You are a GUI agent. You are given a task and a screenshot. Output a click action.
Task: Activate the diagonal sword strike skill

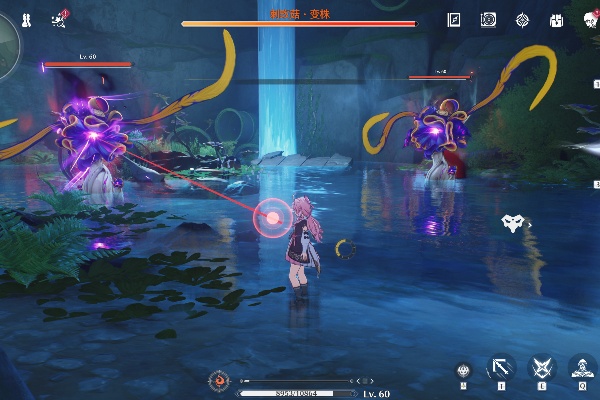pyautogui.click(x=501, y=368)
